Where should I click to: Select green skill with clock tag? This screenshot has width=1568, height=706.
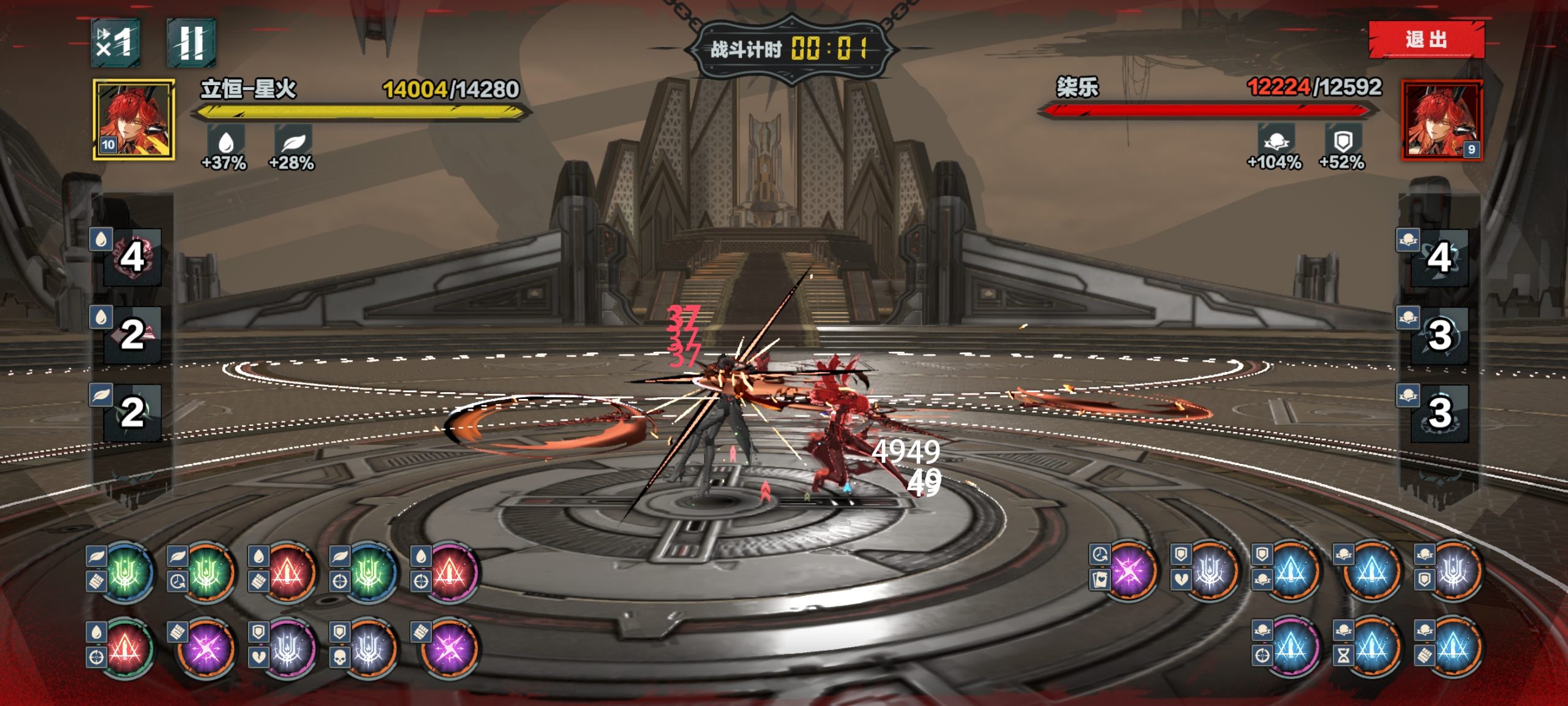click(x=206, y=573)
